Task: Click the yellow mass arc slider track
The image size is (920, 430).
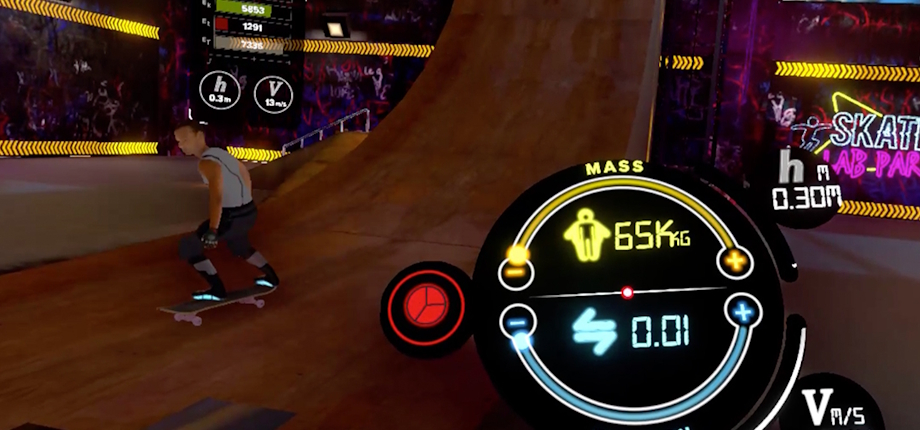Action: point(628,181)
